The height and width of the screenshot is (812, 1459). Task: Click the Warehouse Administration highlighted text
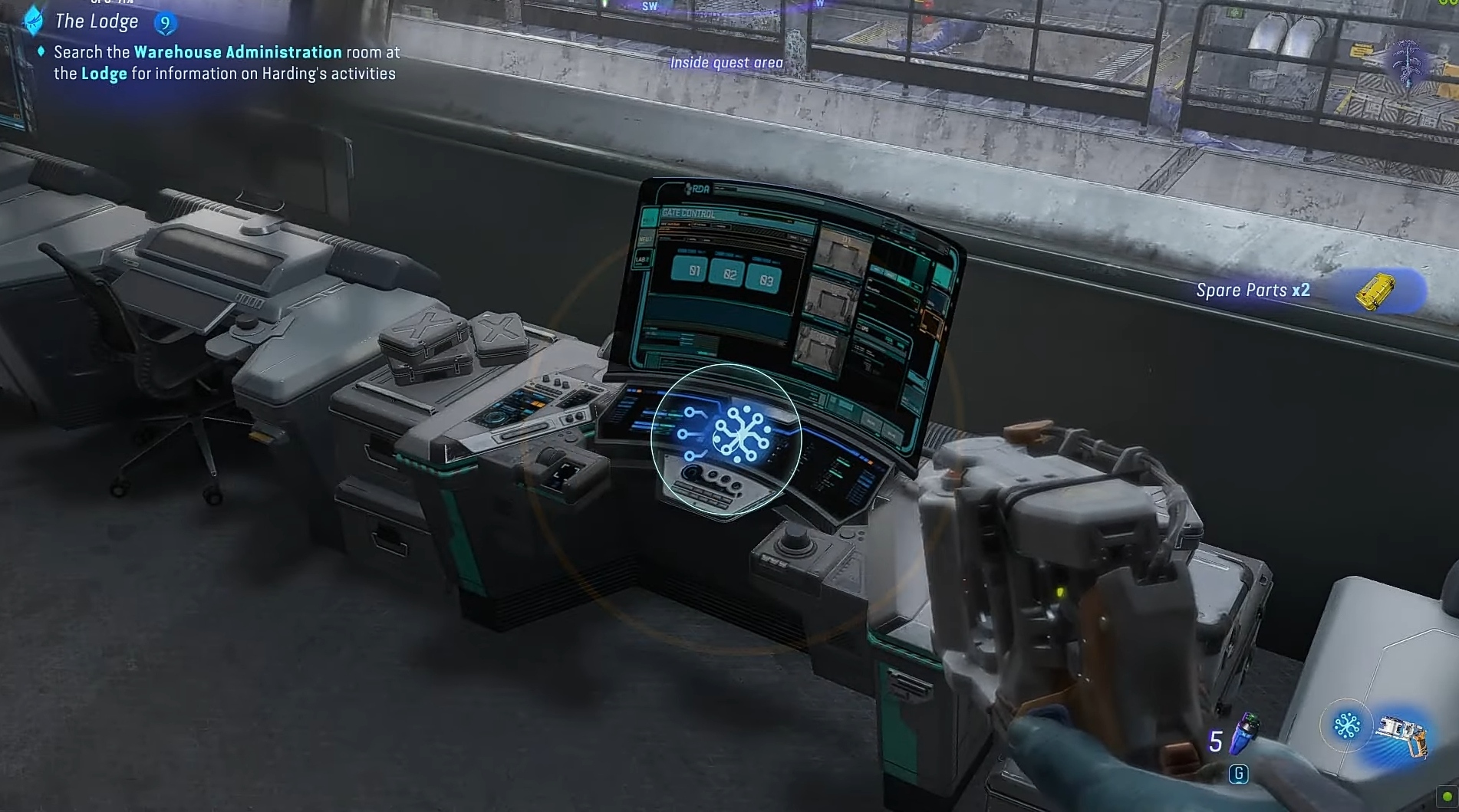(236, 52)
